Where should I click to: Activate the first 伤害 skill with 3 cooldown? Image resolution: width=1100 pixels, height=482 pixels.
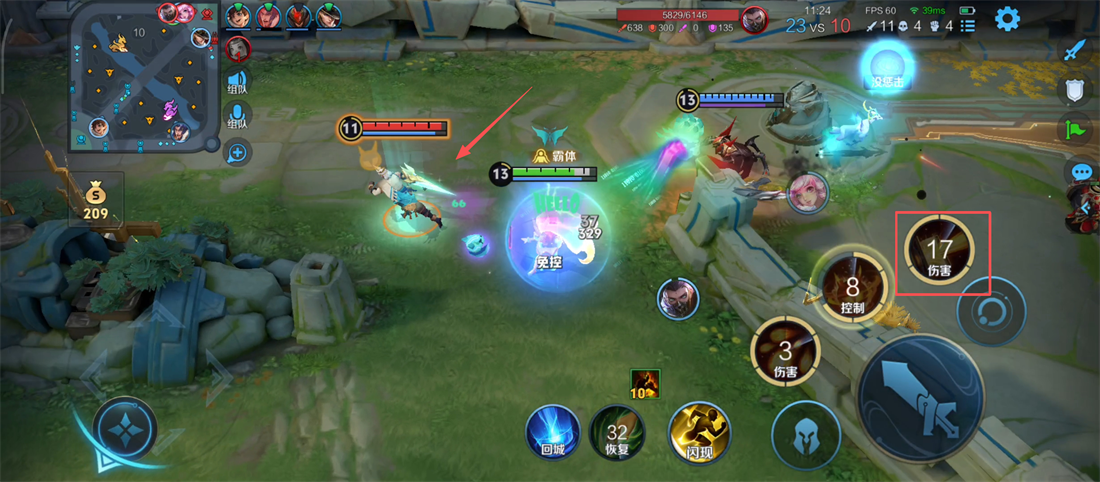[785, 352]
